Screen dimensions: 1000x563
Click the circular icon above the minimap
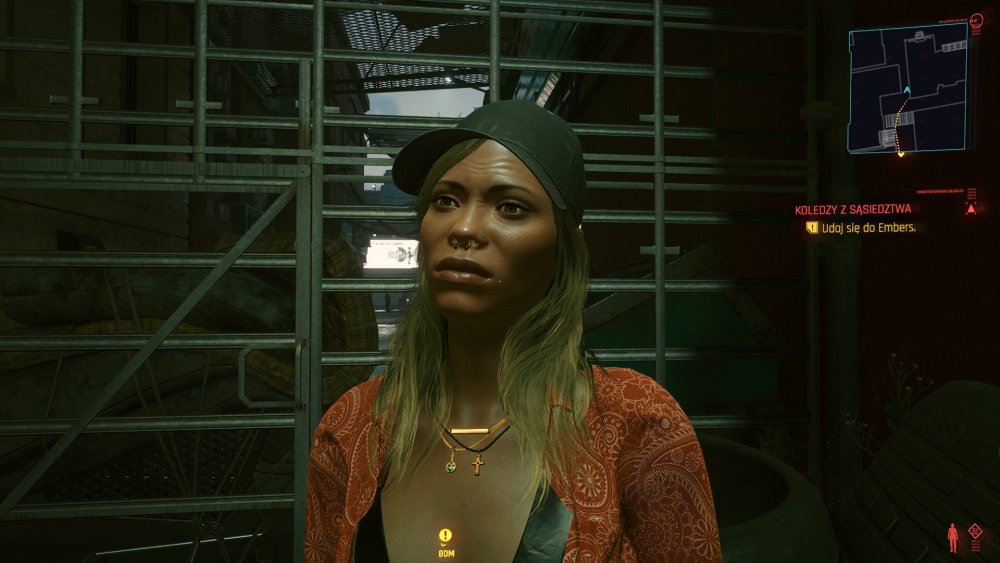(x=976, y=19)
